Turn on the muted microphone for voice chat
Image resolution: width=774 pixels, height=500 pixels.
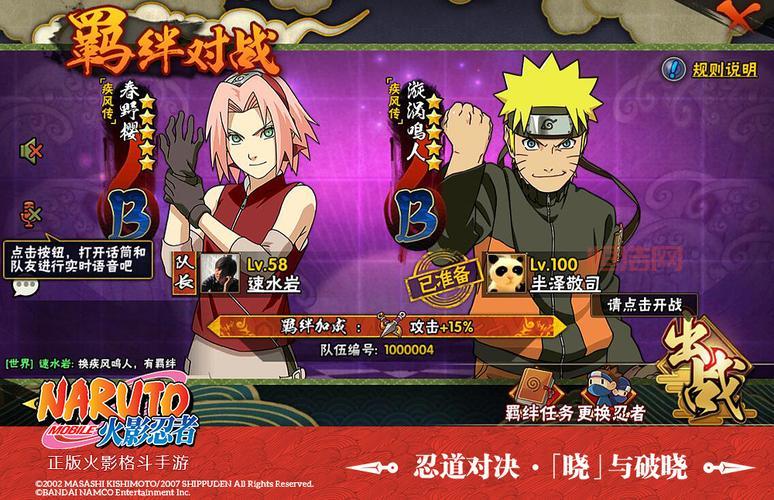point(30,214)
